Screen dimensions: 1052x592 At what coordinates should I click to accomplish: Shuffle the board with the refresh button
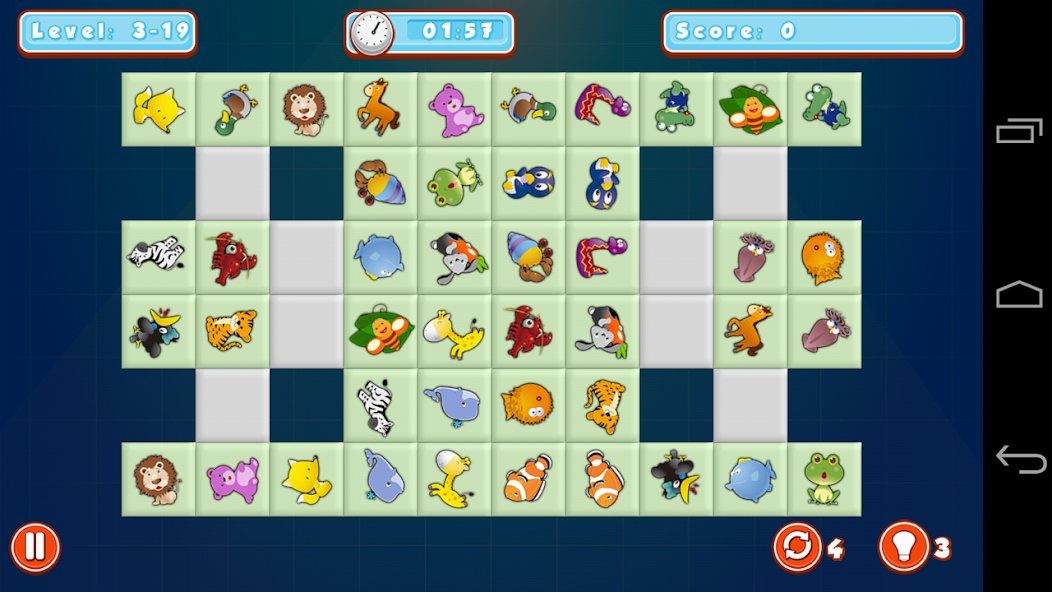coord(797,548)
